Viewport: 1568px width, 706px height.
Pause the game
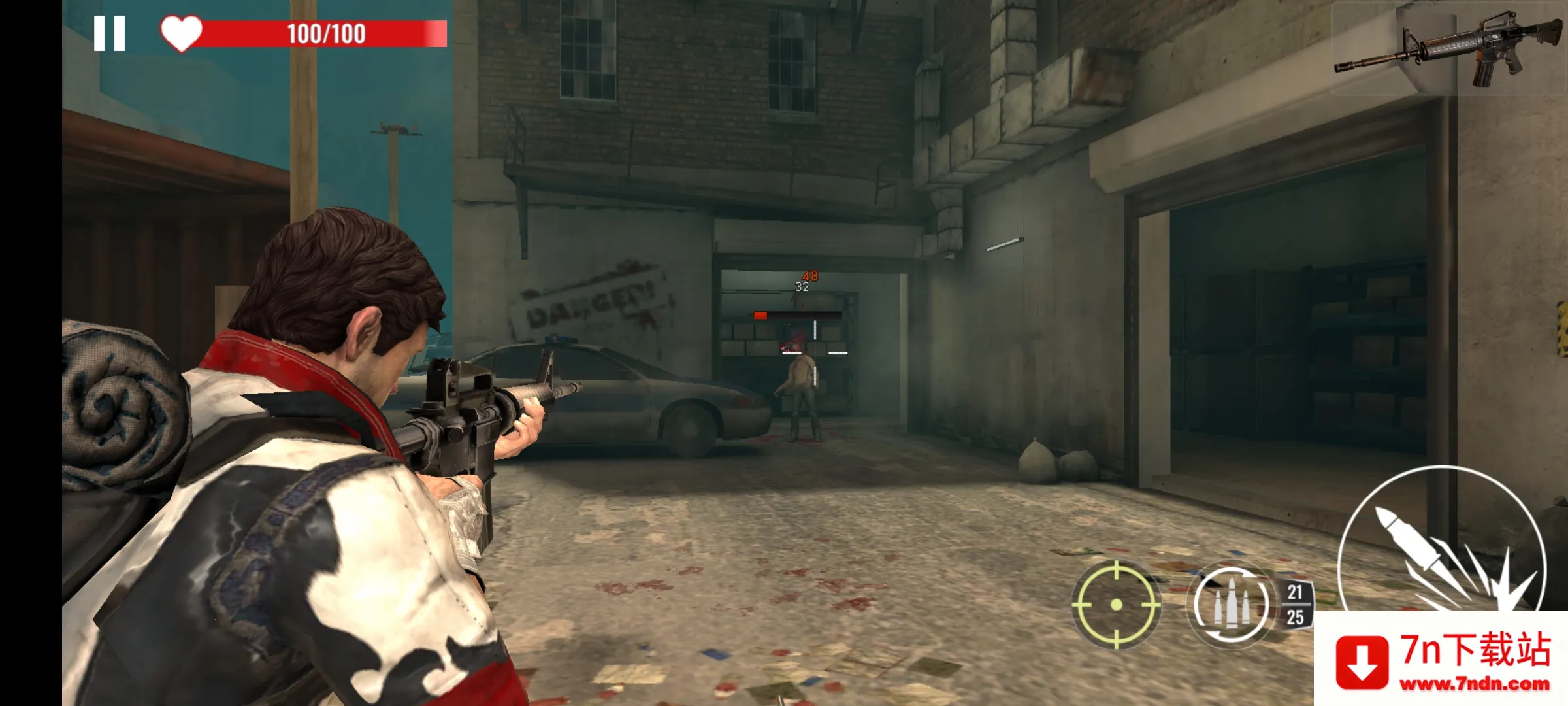(x=109, y=33)
